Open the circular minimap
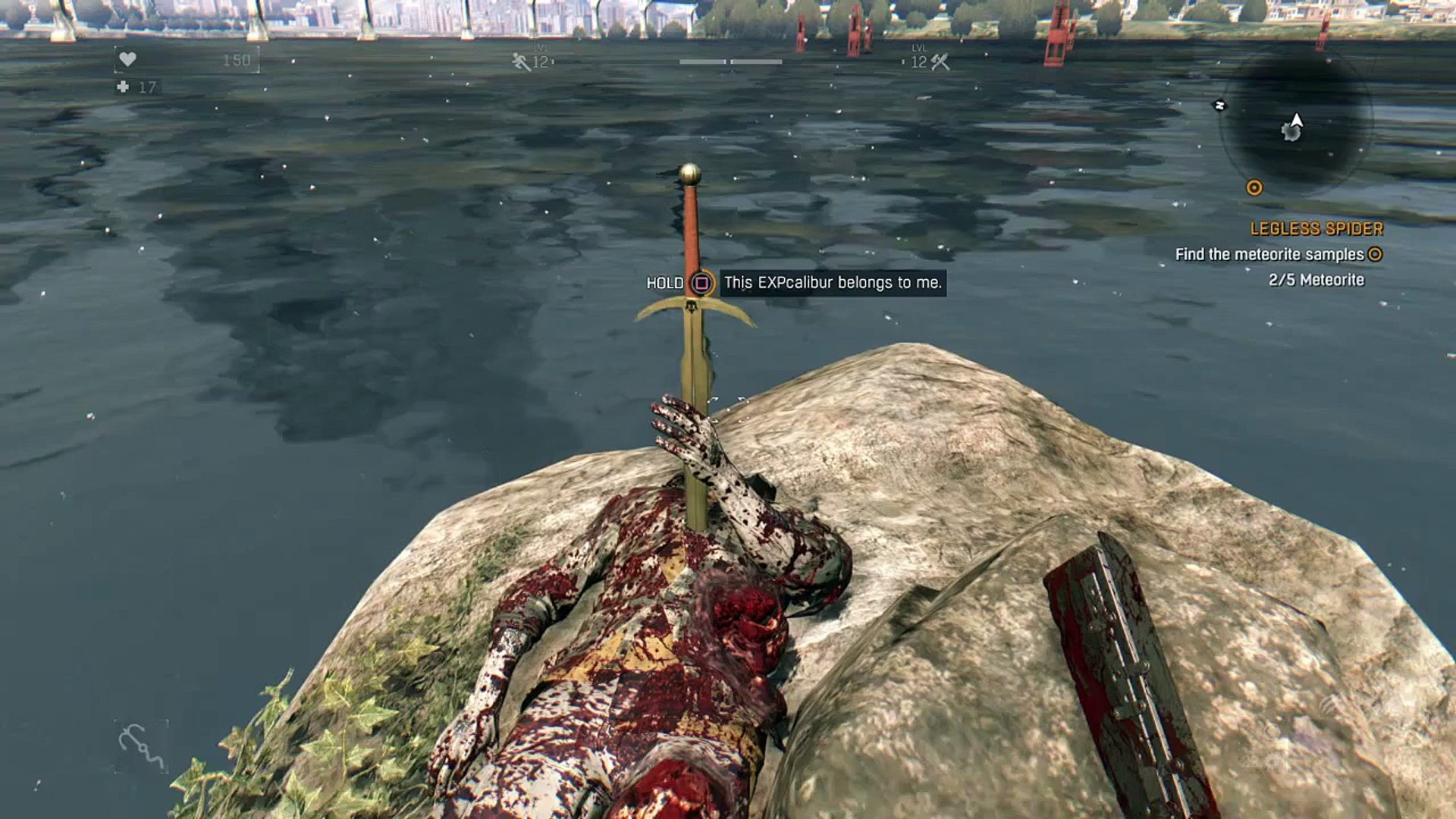Screen dimensions: 1456x819 point(1295,124)
